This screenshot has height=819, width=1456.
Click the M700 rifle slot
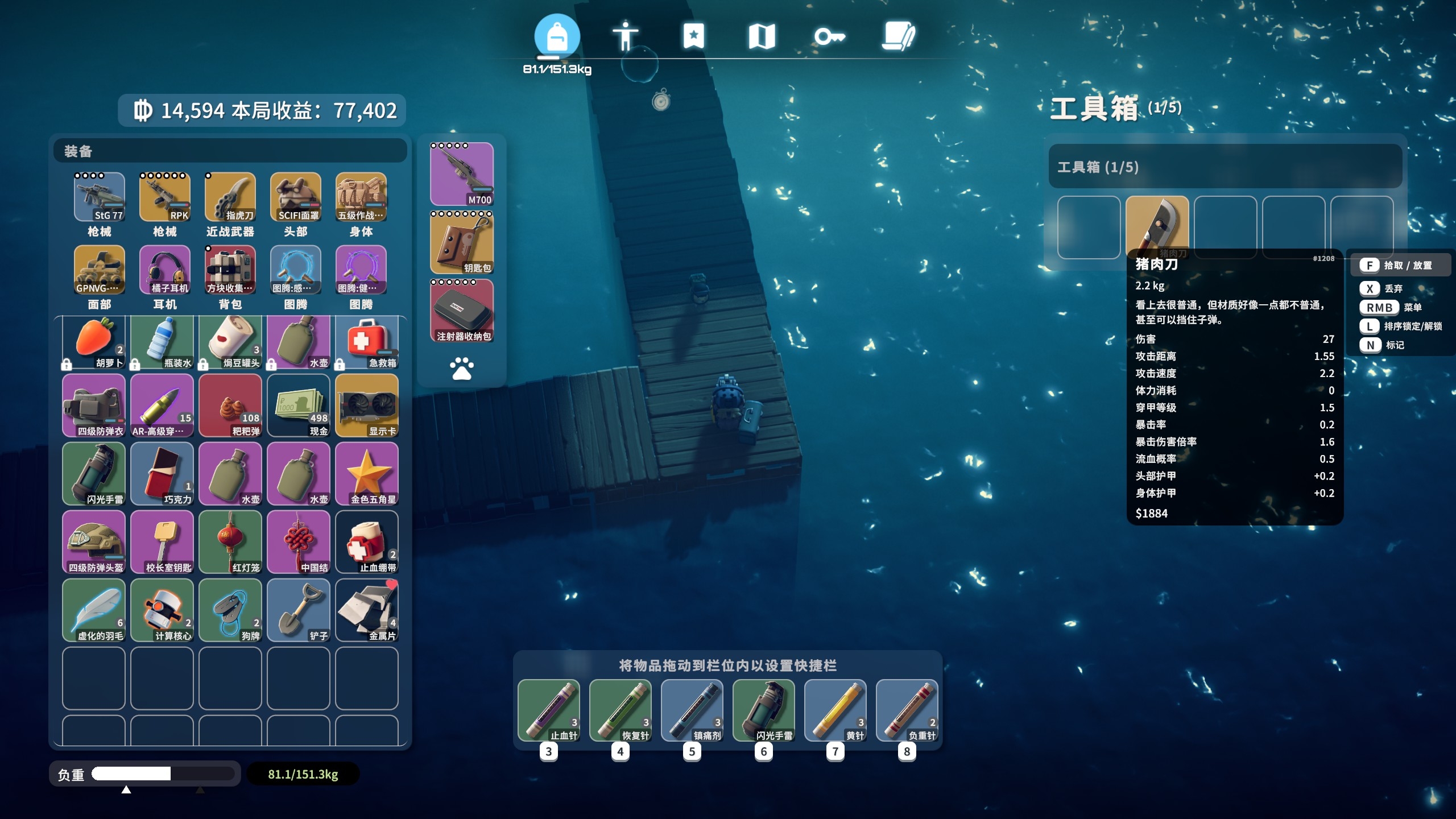462,174
